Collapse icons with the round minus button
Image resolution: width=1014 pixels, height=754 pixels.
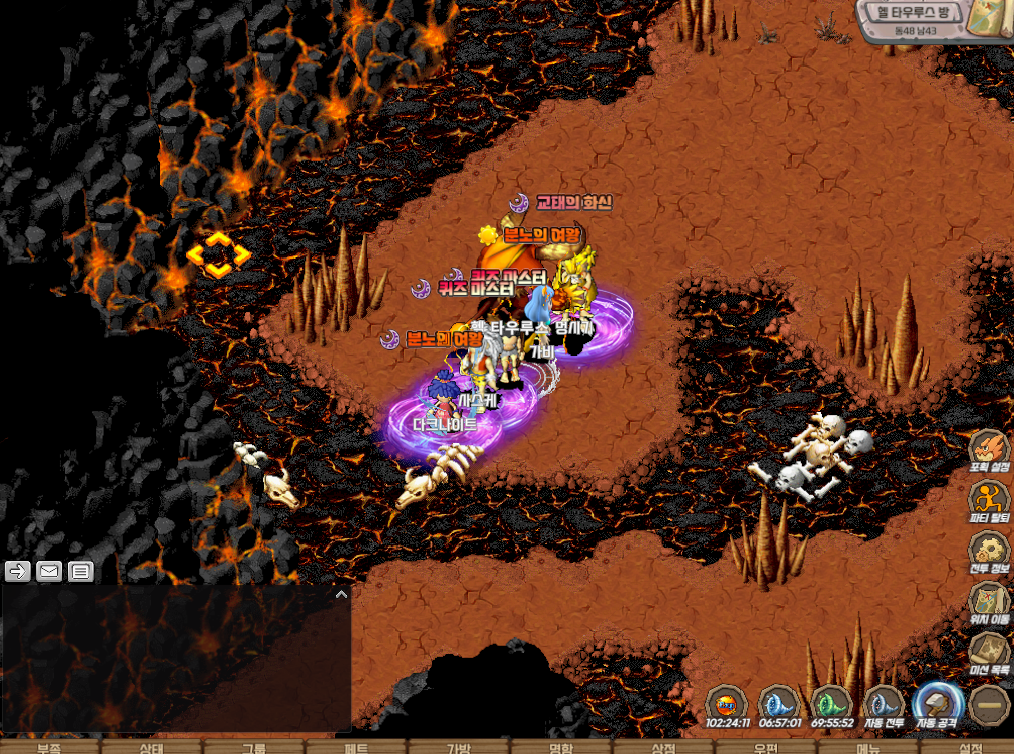coord(988,705)
